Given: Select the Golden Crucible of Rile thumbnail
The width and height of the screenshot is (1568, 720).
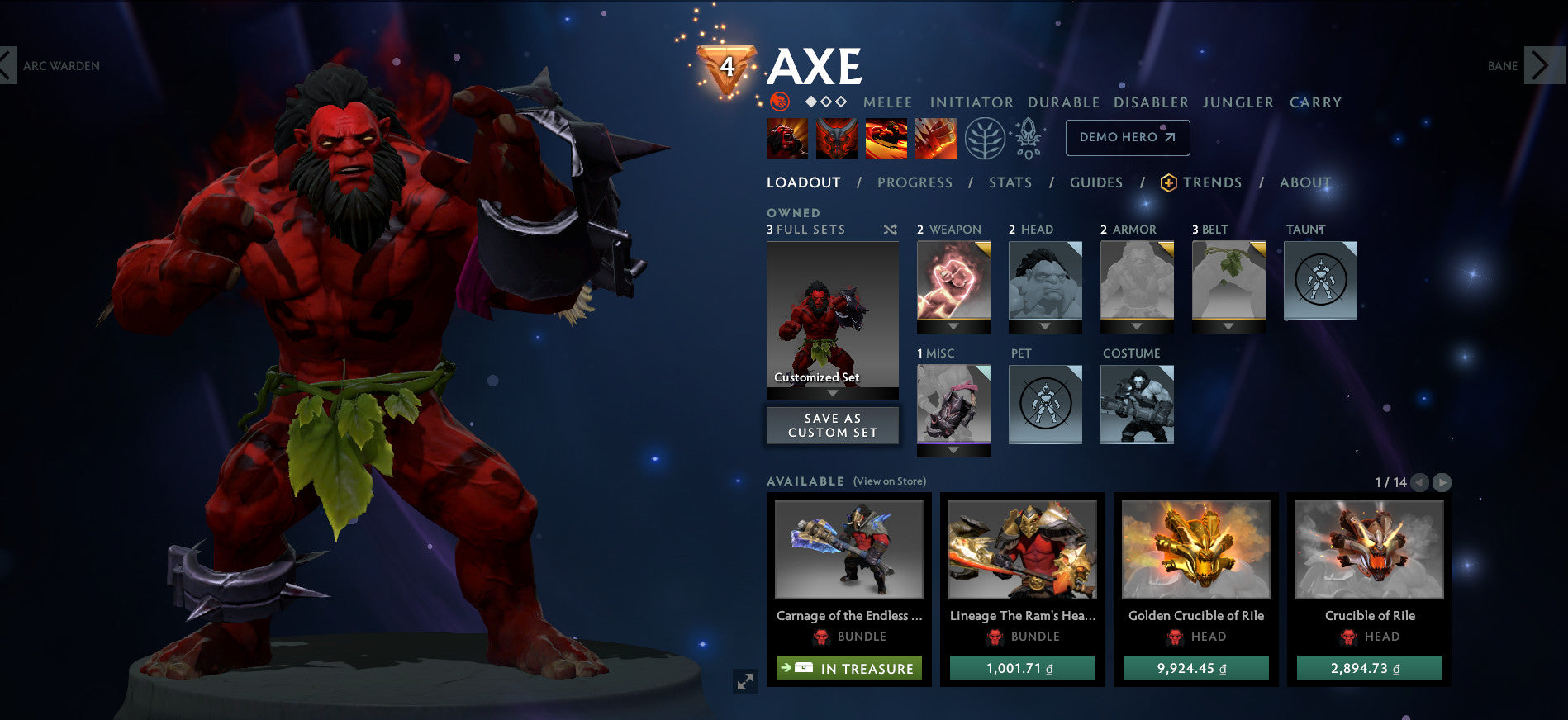Looking at the screenshot, I should click(x=1195, y=548).
